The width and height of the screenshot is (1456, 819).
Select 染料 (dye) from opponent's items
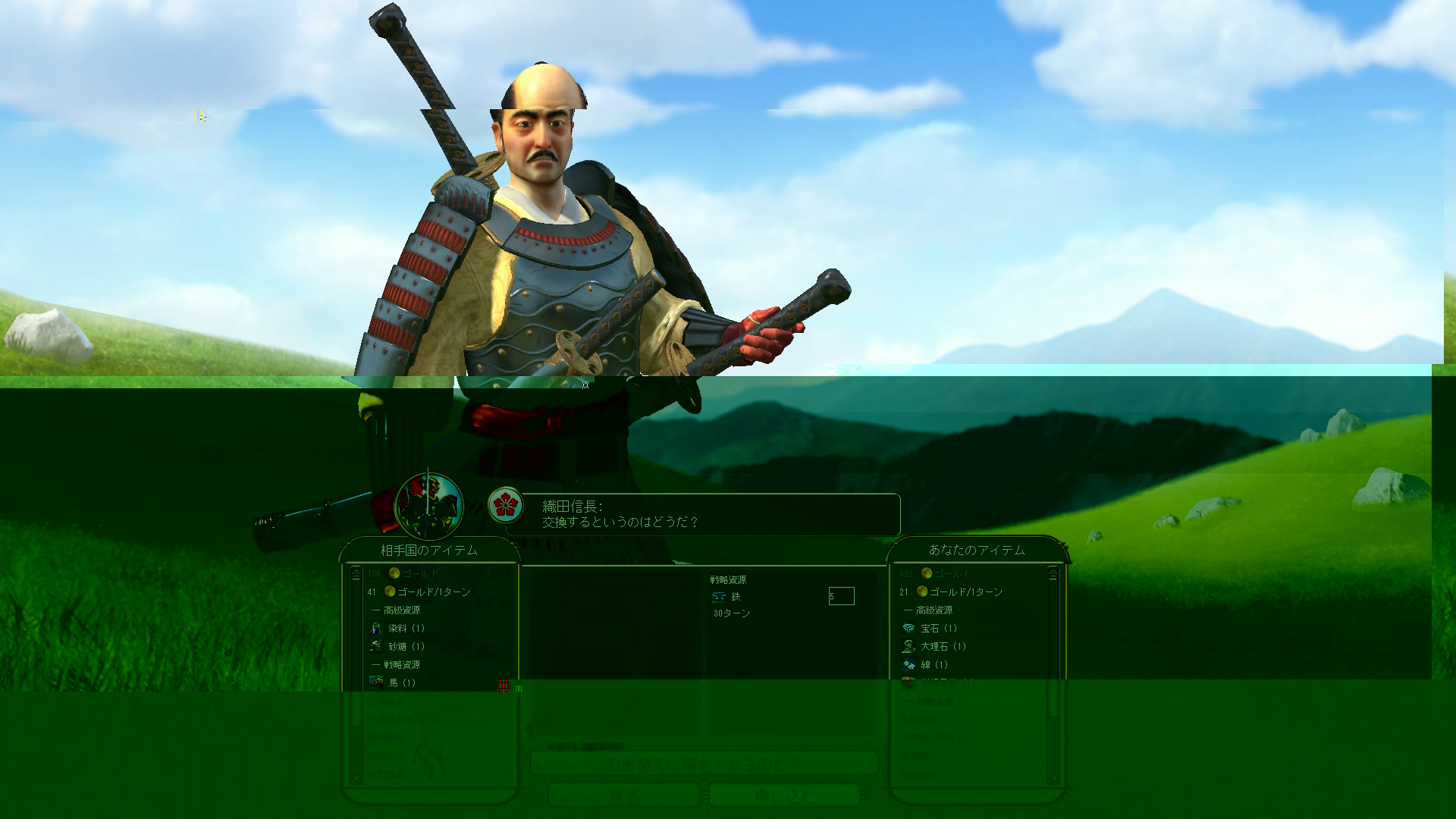click(x=406, y=629)
